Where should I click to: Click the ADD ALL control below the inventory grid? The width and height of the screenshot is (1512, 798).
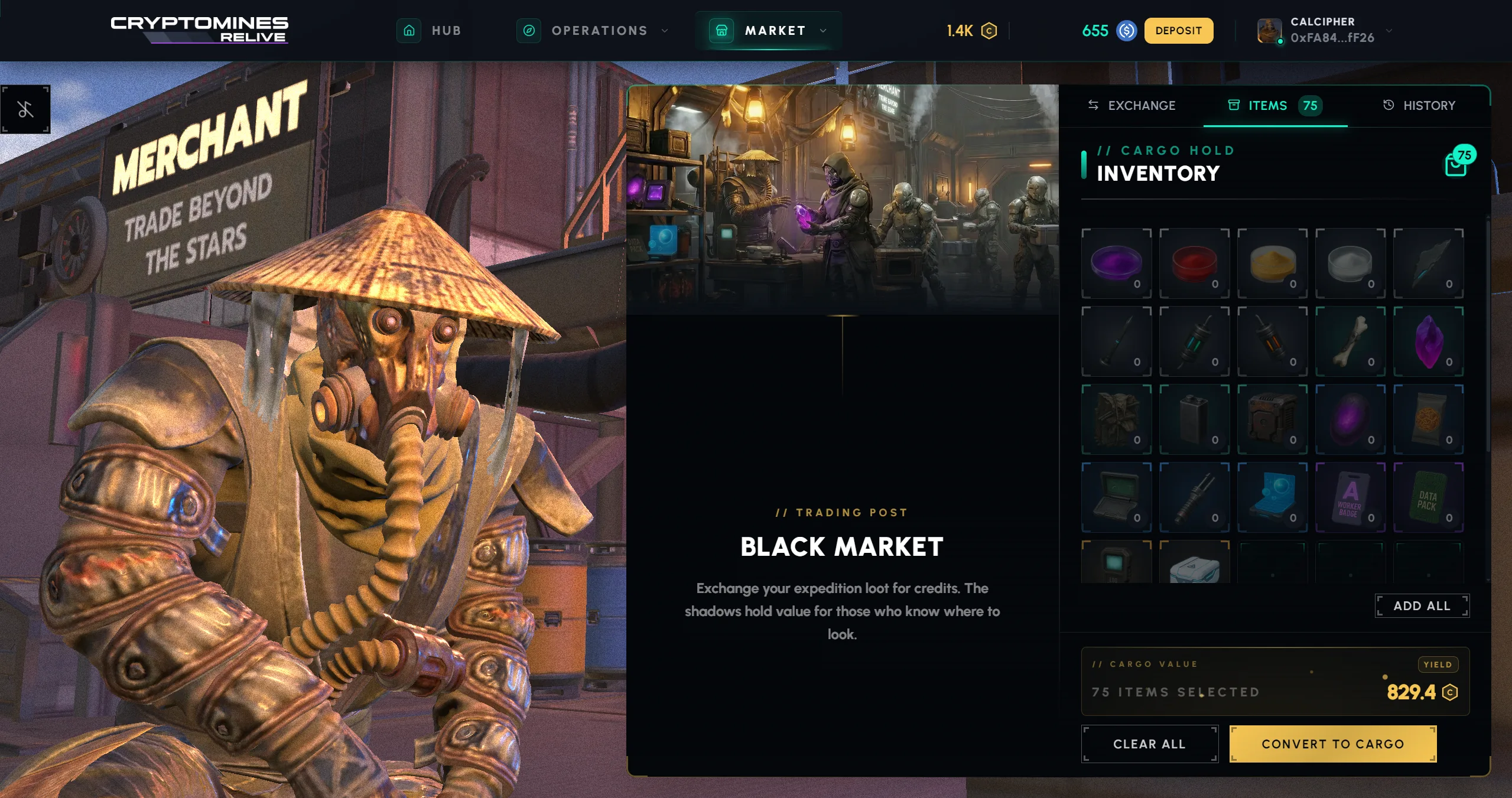[1422, 605]
